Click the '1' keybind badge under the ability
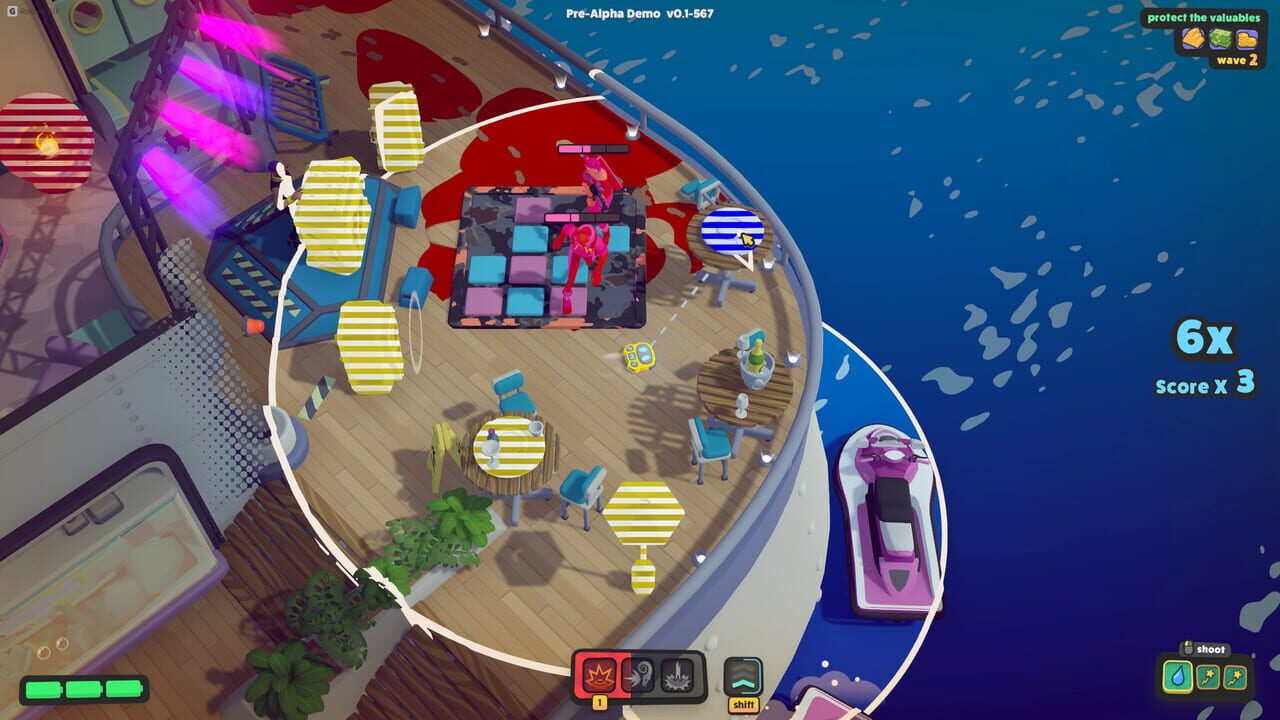The image size is (1280, 720). [600, 702]
